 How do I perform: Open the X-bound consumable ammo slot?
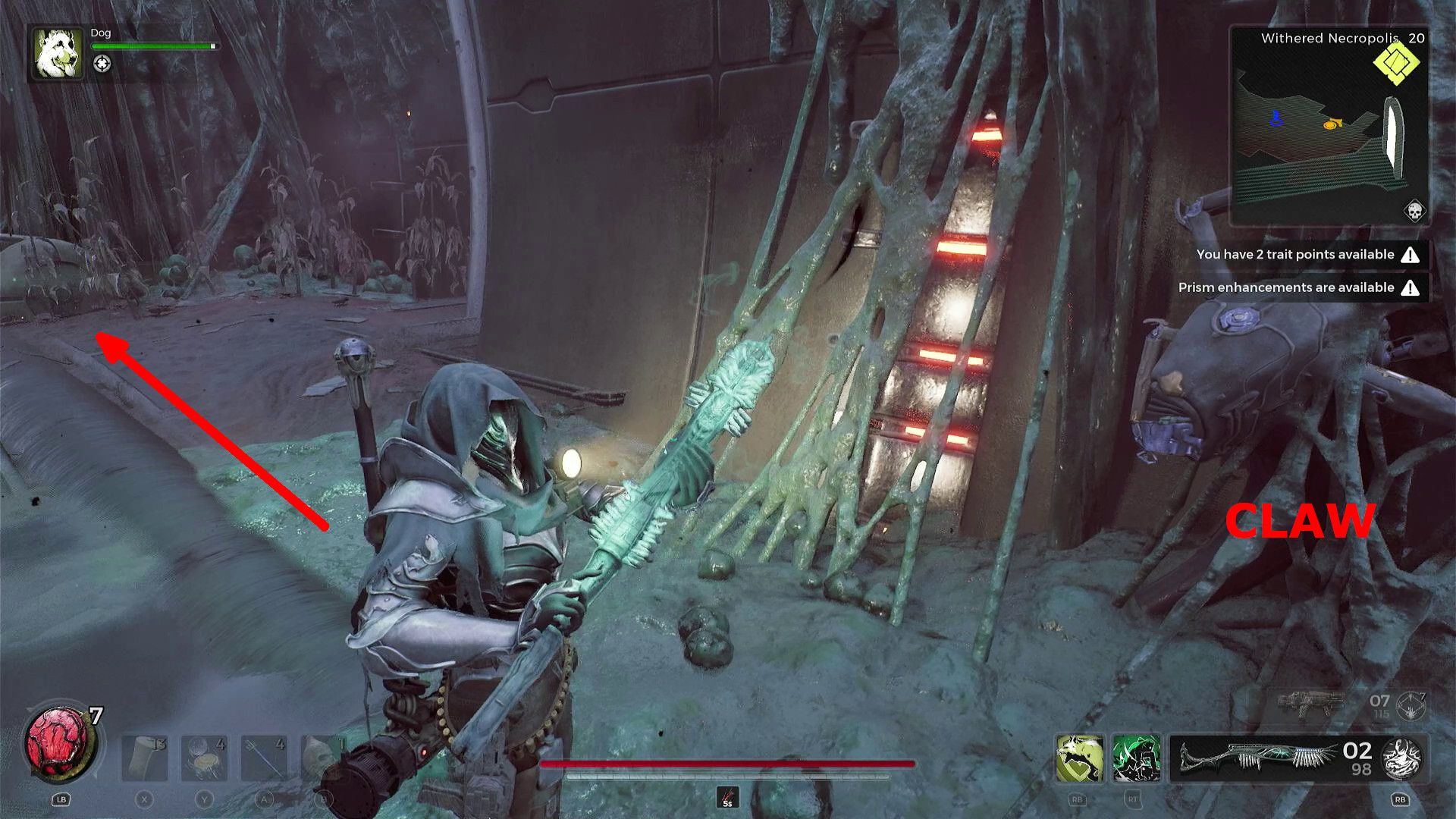point(145,758)
